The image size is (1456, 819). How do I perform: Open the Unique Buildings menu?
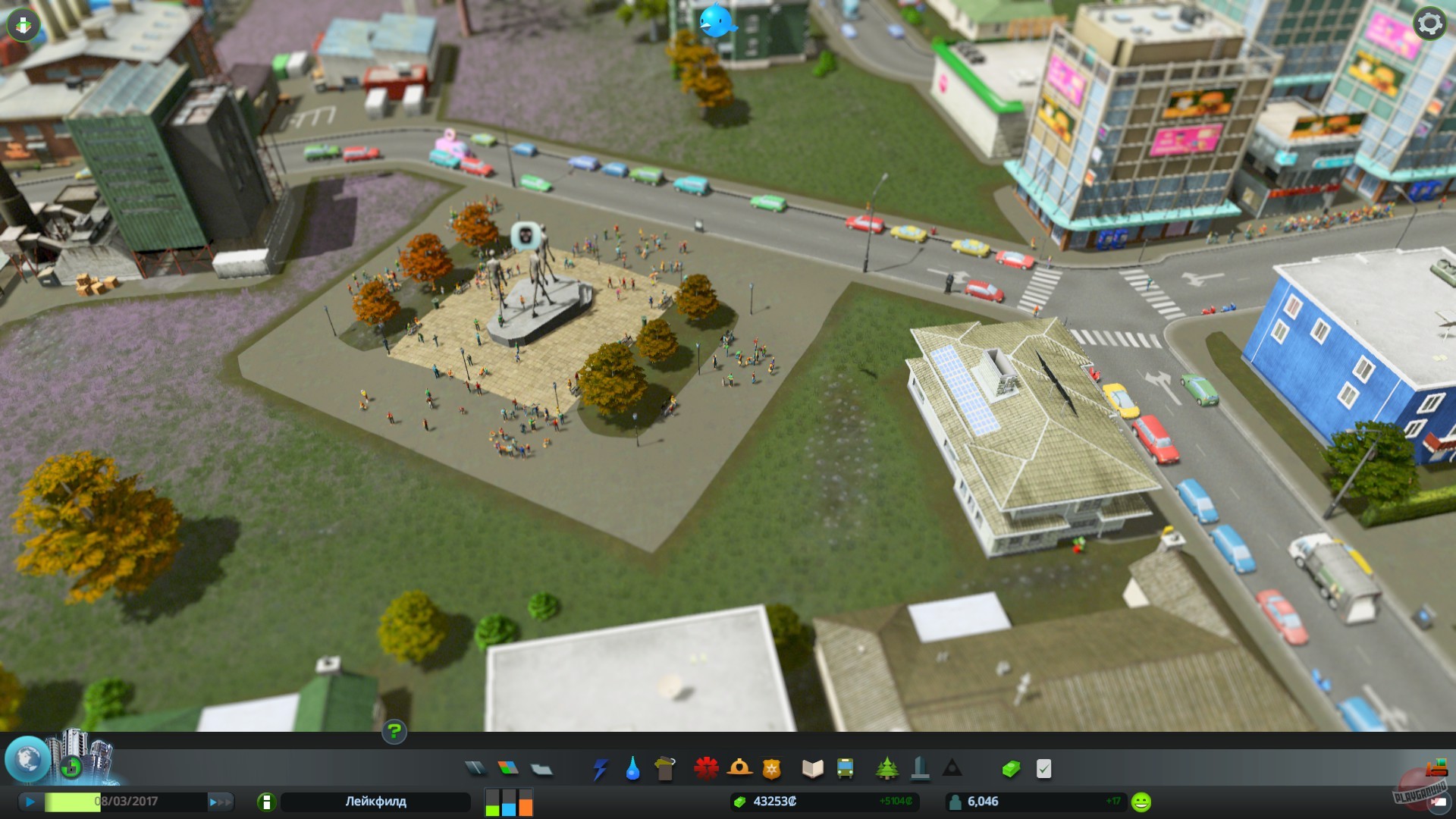pos(920,769)
